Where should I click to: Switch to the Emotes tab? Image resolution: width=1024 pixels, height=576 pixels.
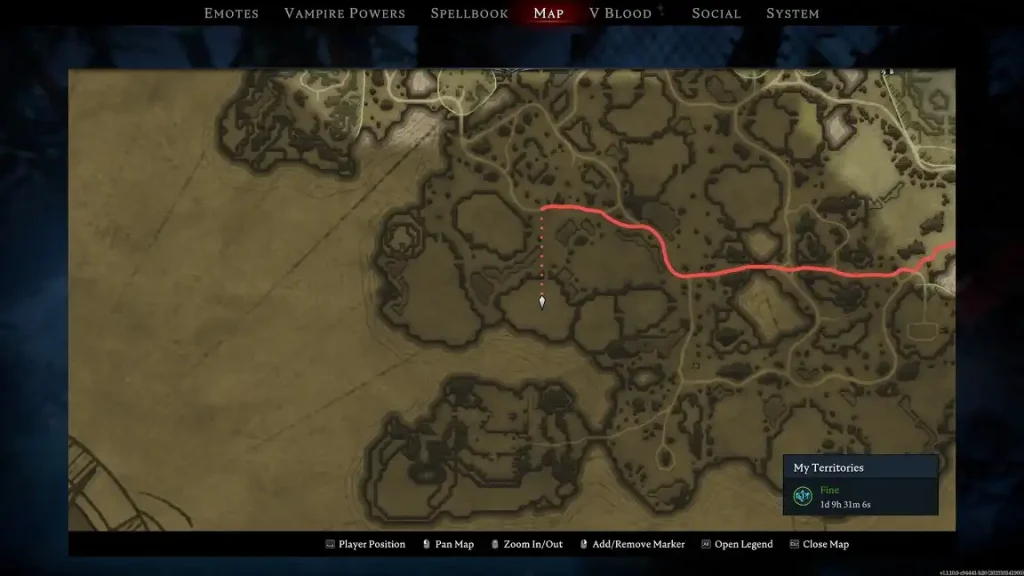coord(231,13)
